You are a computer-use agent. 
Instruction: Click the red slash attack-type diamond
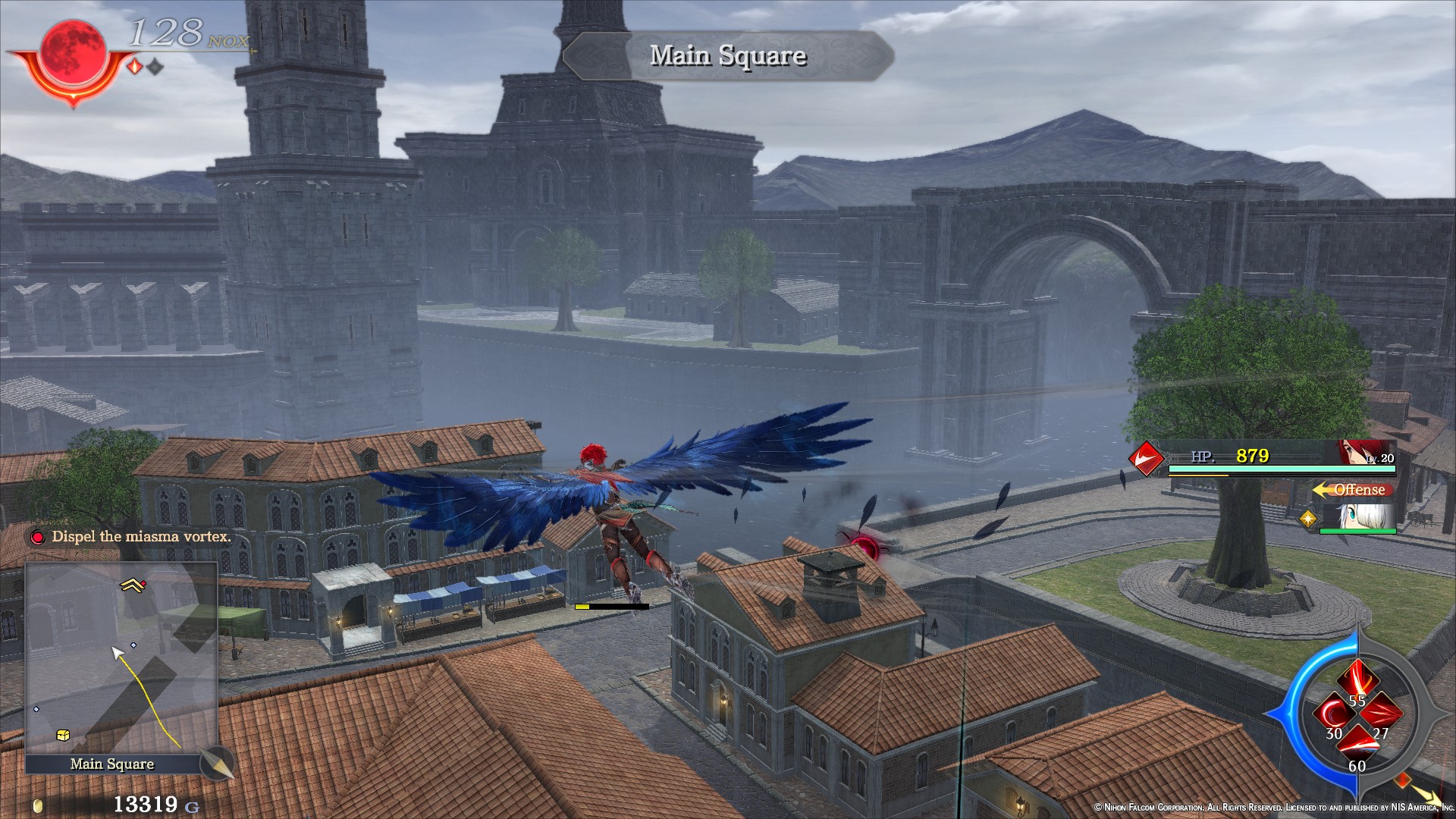pyautogui.click(x=1145, y=457)
